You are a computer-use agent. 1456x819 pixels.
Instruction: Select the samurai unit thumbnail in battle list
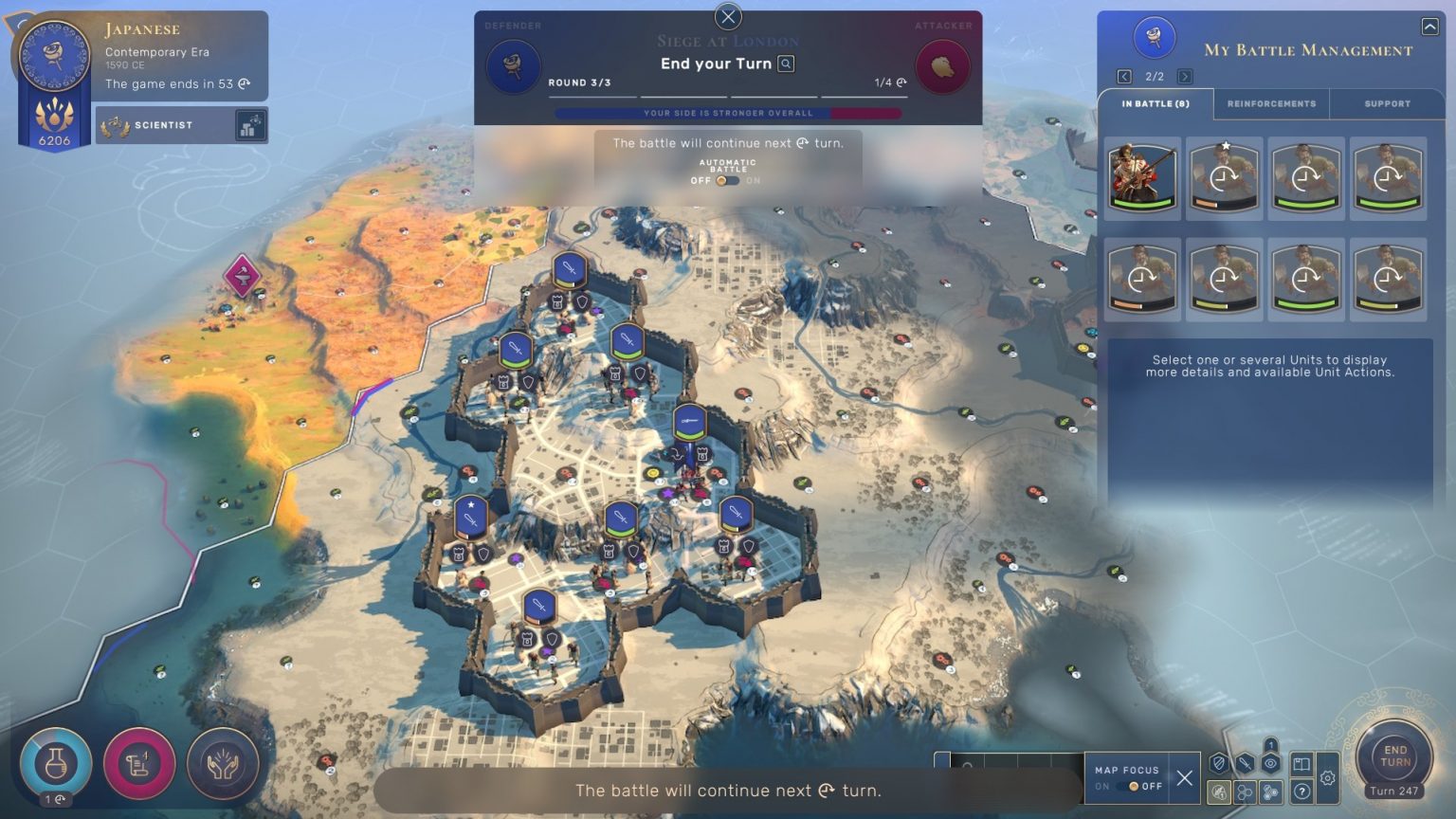pos(1142,178)
